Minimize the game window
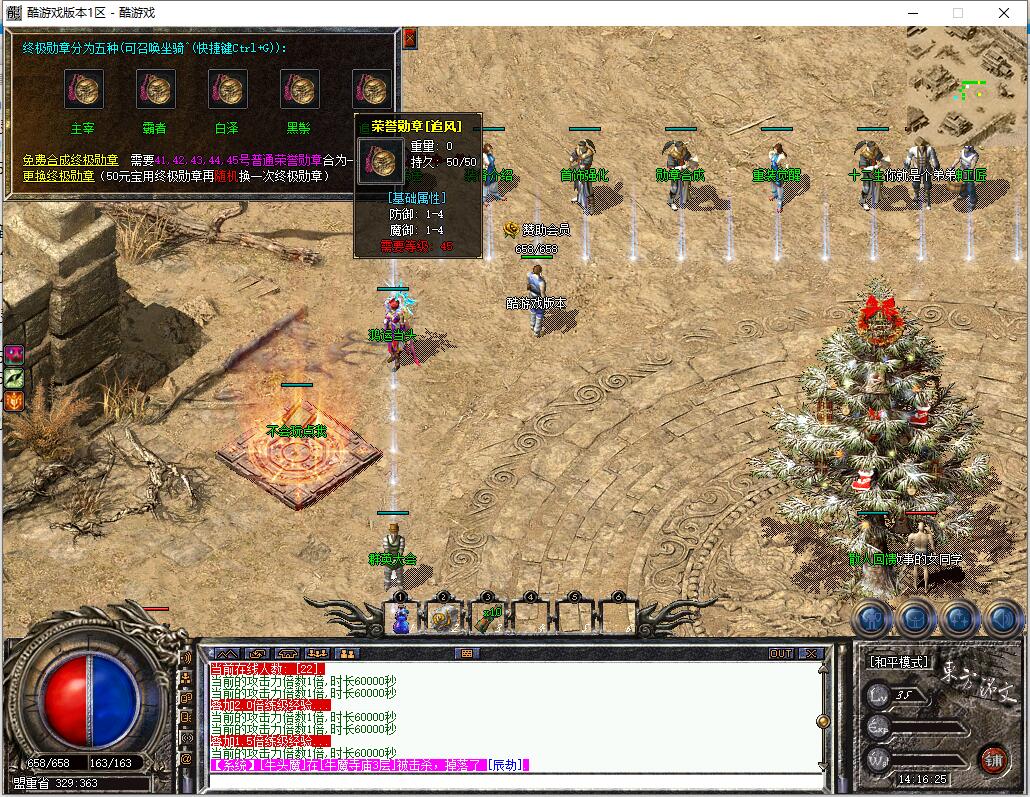1030x797 pixels. [911, 13]
